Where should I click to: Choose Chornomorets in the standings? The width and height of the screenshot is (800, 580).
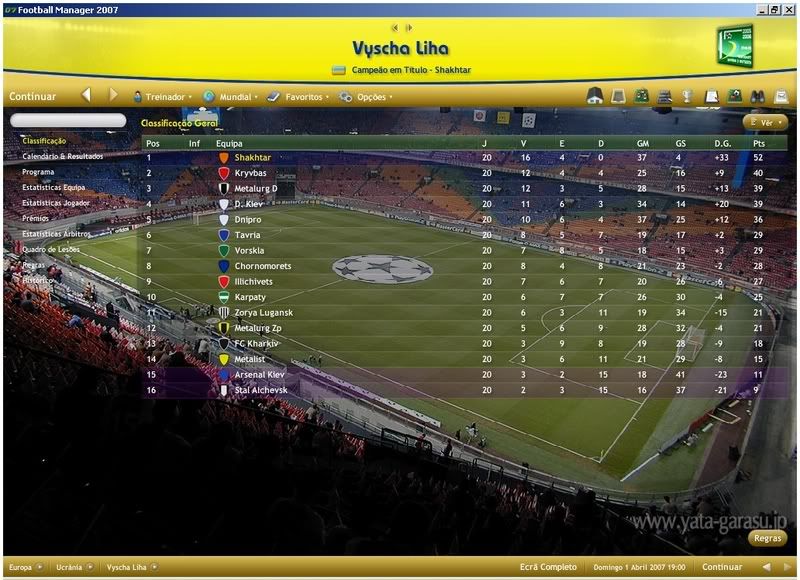pyautogui.click(x=262, y=266)
